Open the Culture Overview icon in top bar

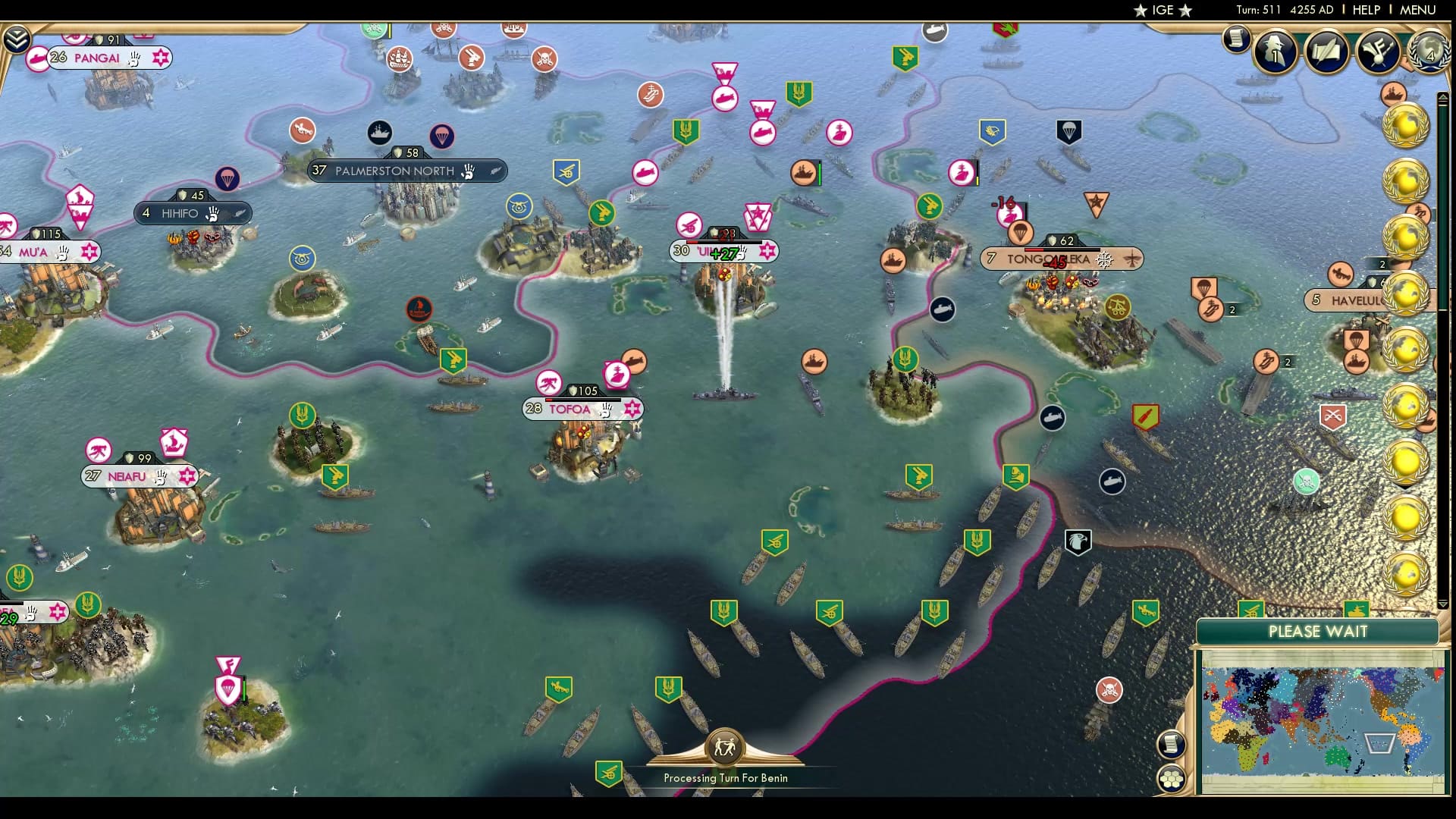point(1376,51)
